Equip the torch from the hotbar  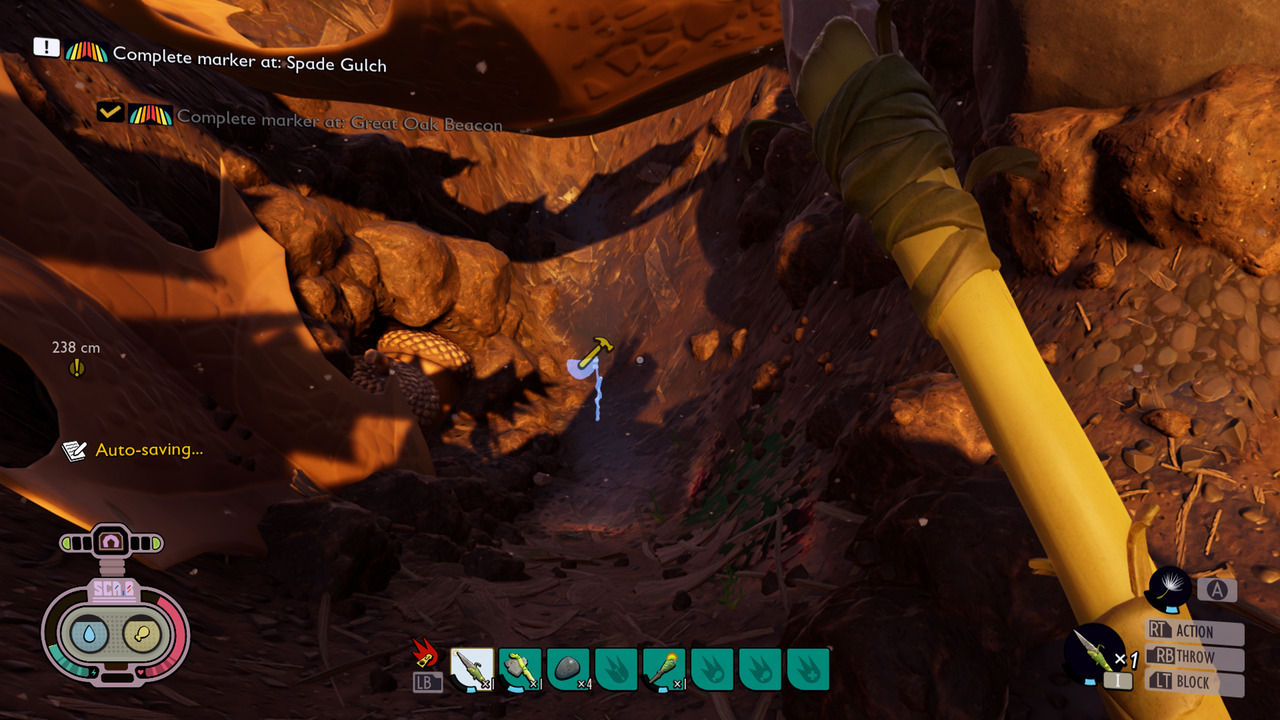click(x=664, y=669)
